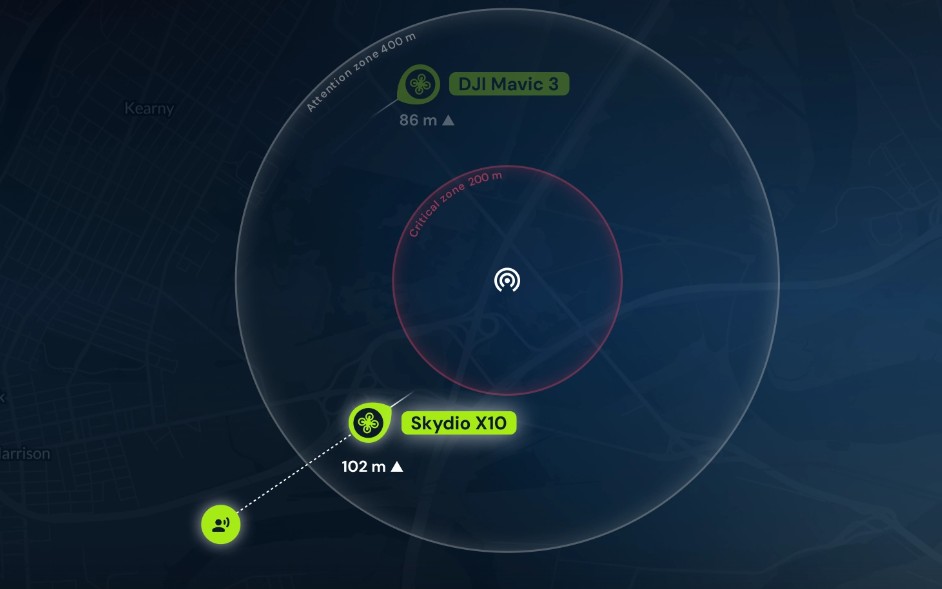Image resolution: width=942 pixels, height=589 pixels.
Task: Select the DJI Mavic 3 drone marker
Action: [x=418, y=85]
